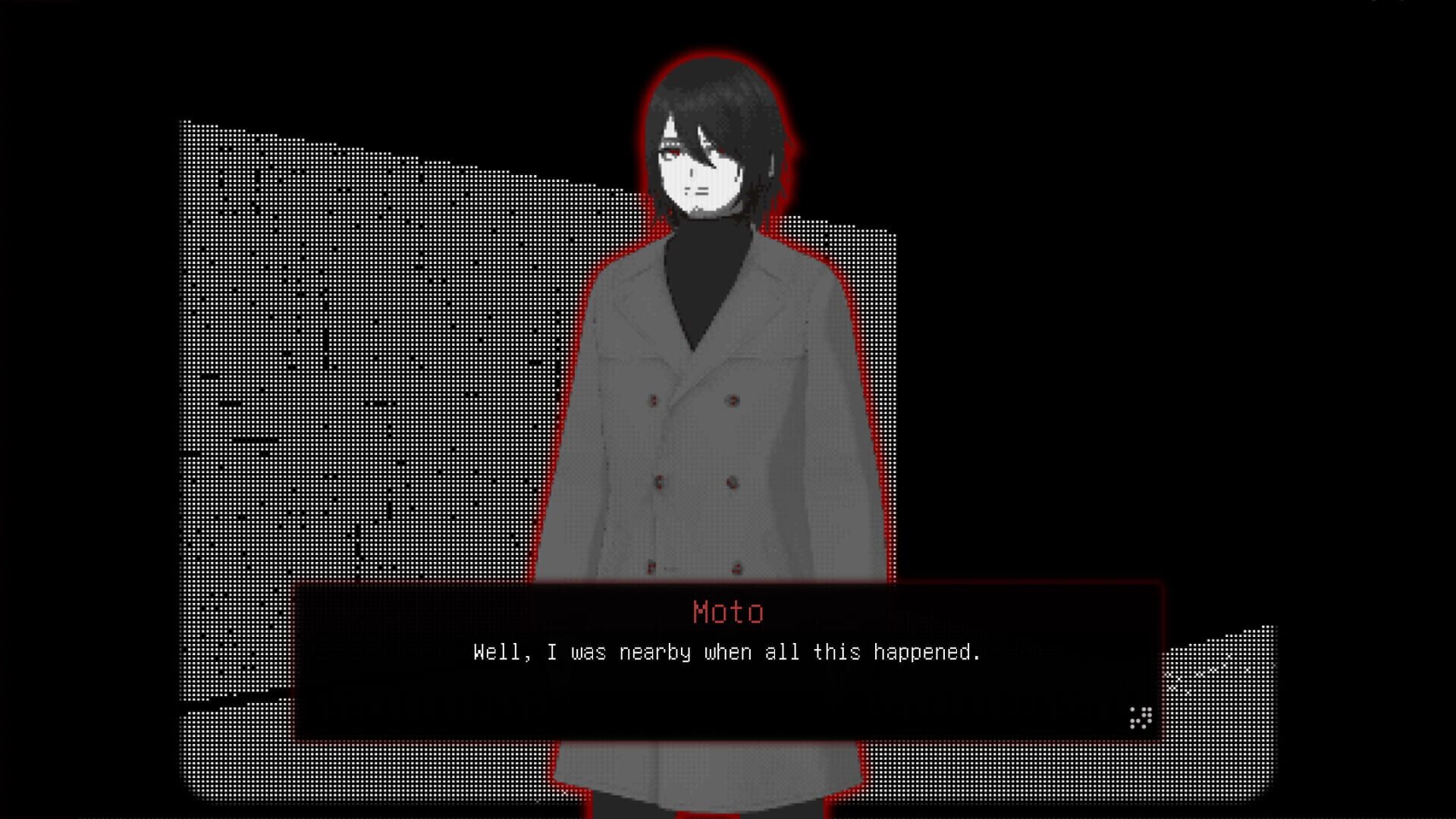1456x819 pixels.
Task: Advance the dialogue by clicking the spoken line
Action: point(726,651)
